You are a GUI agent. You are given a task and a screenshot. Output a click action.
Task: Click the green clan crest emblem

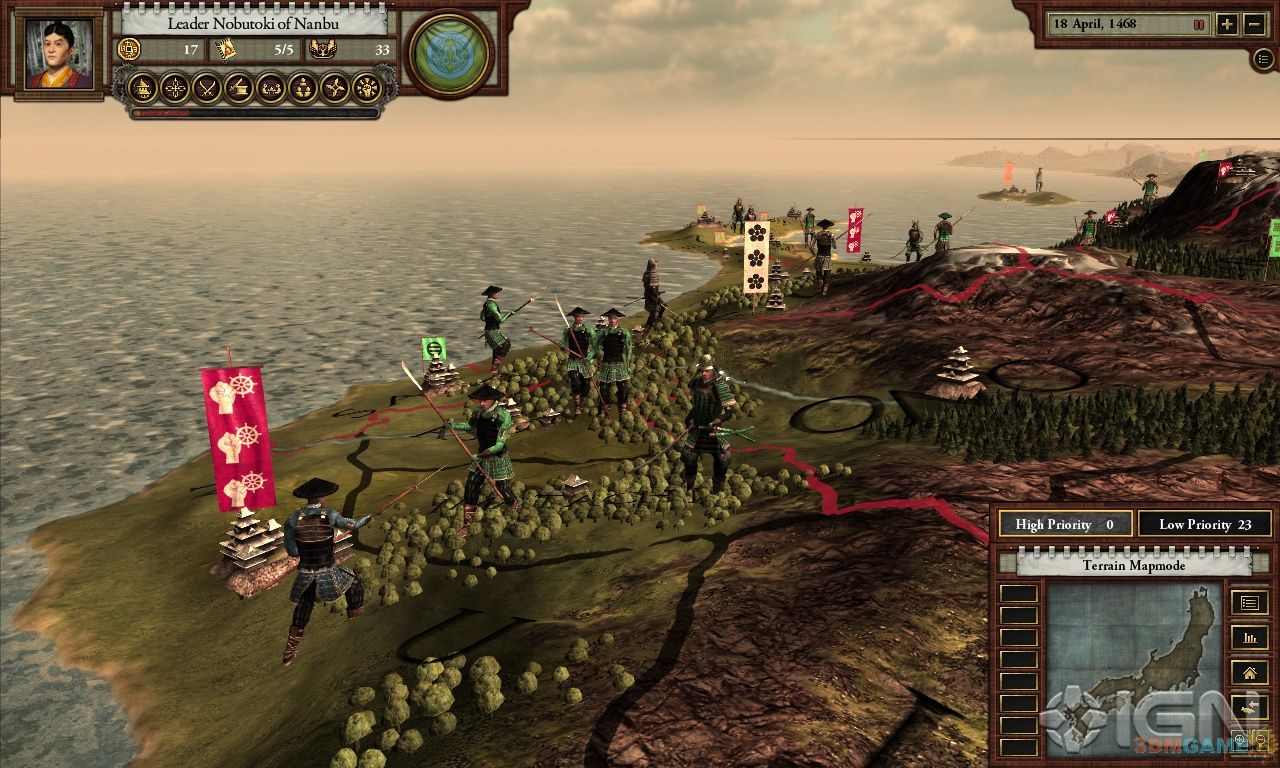(x=449, y=52)
